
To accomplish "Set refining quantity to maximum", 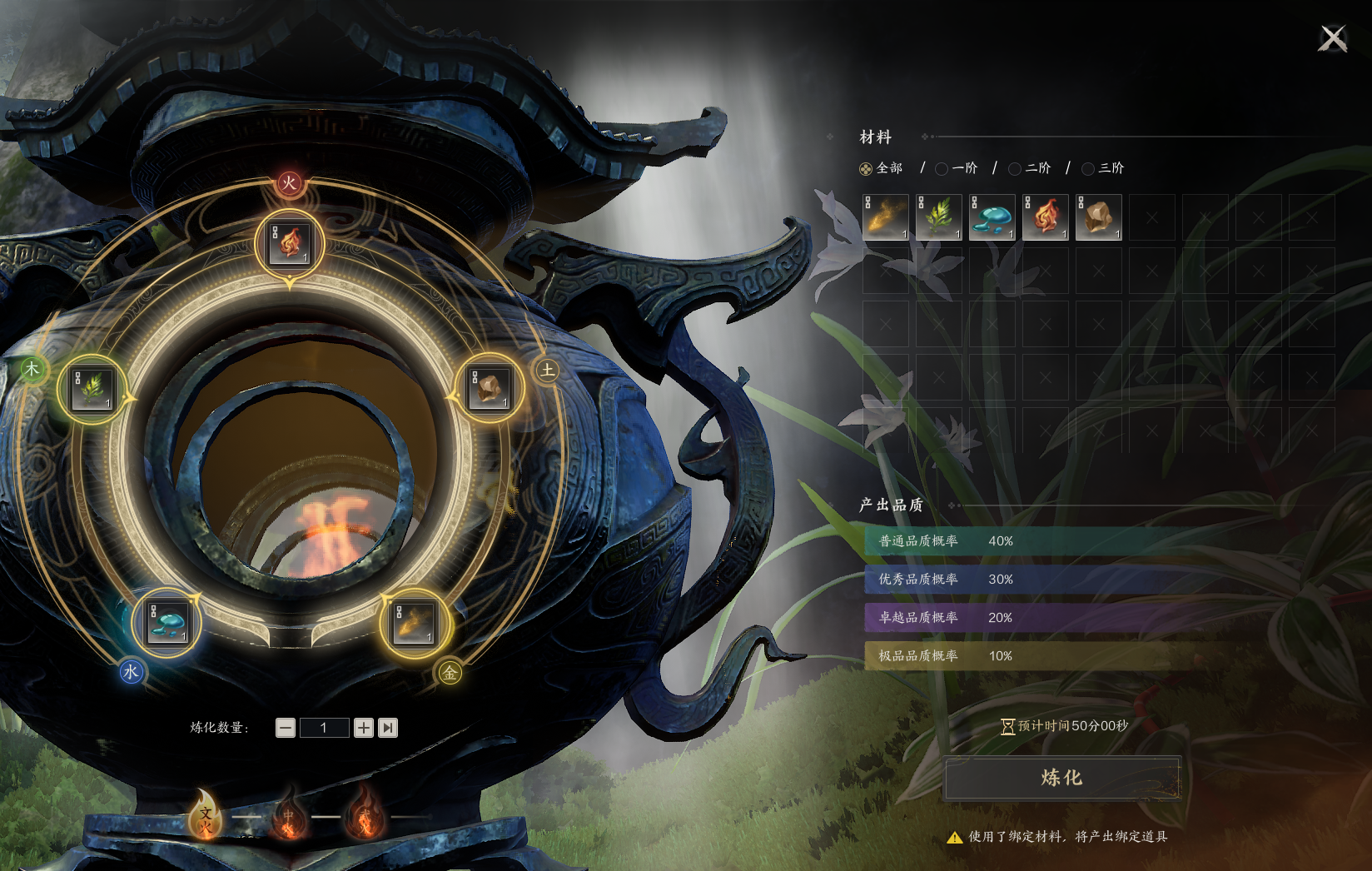I will [388, 728].
